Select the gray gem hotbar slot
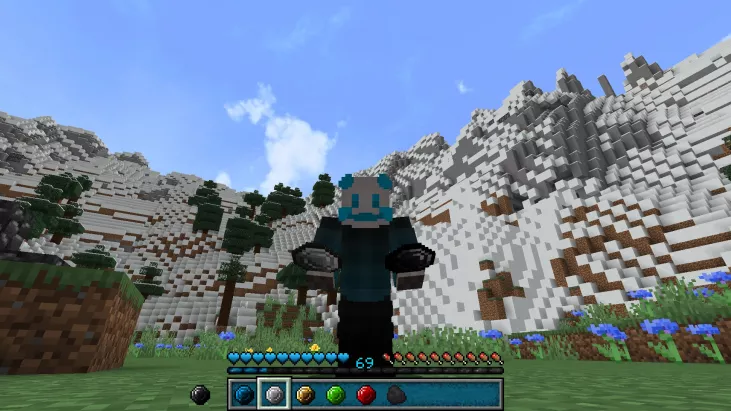 click(x=274, y=395)
